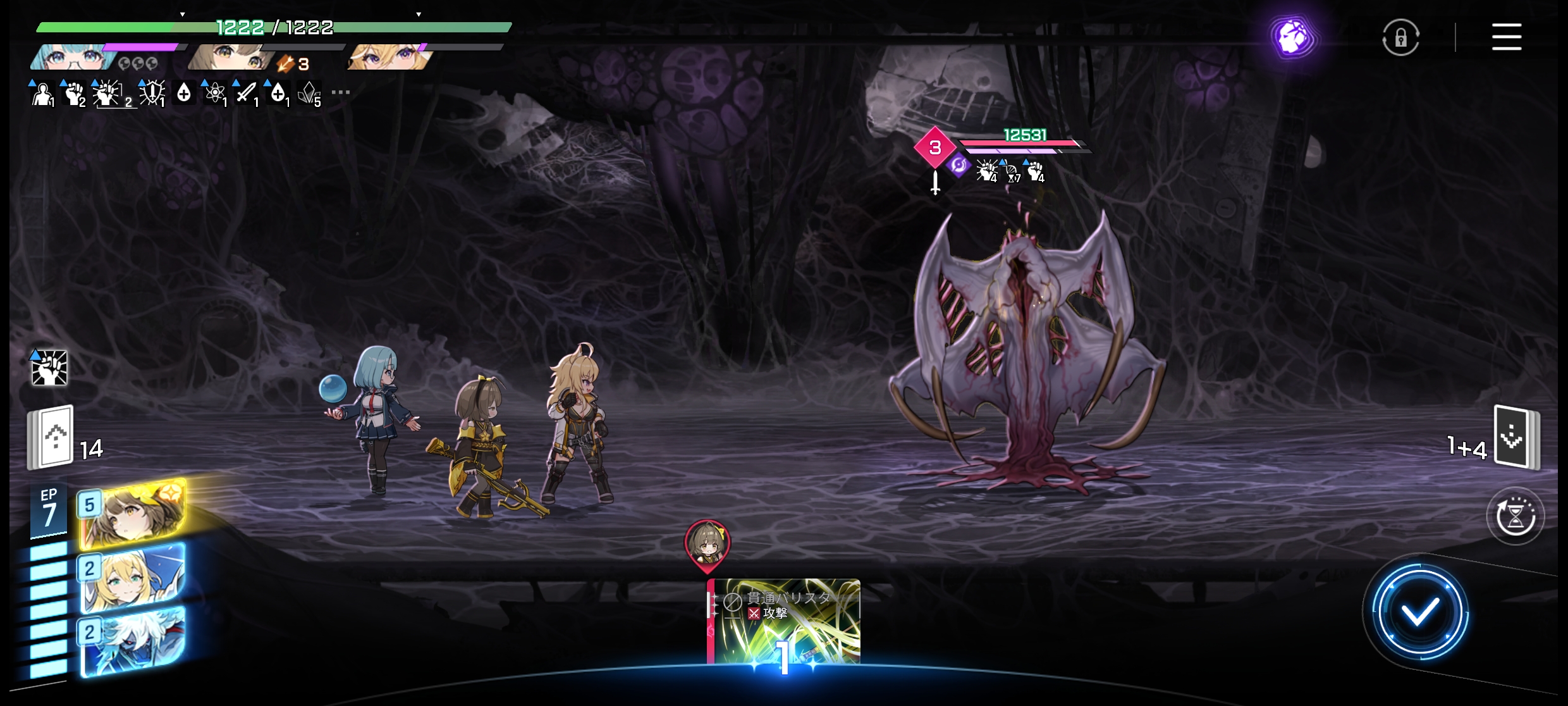Inspect the raised fist buff above draw pile
The image size is (1568, 706).
pyautogui.click(x=49, y=368)
